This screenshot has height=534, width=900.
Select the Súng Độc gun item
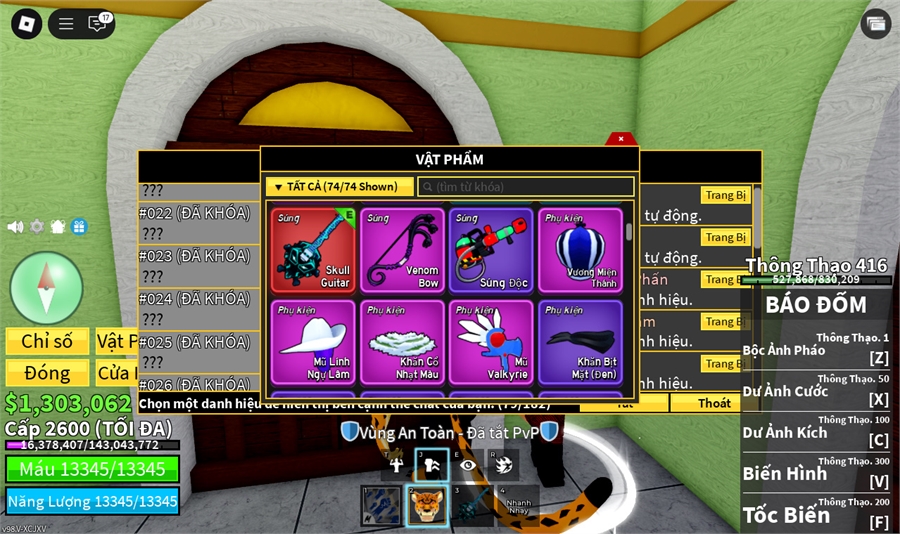[491, 250]
